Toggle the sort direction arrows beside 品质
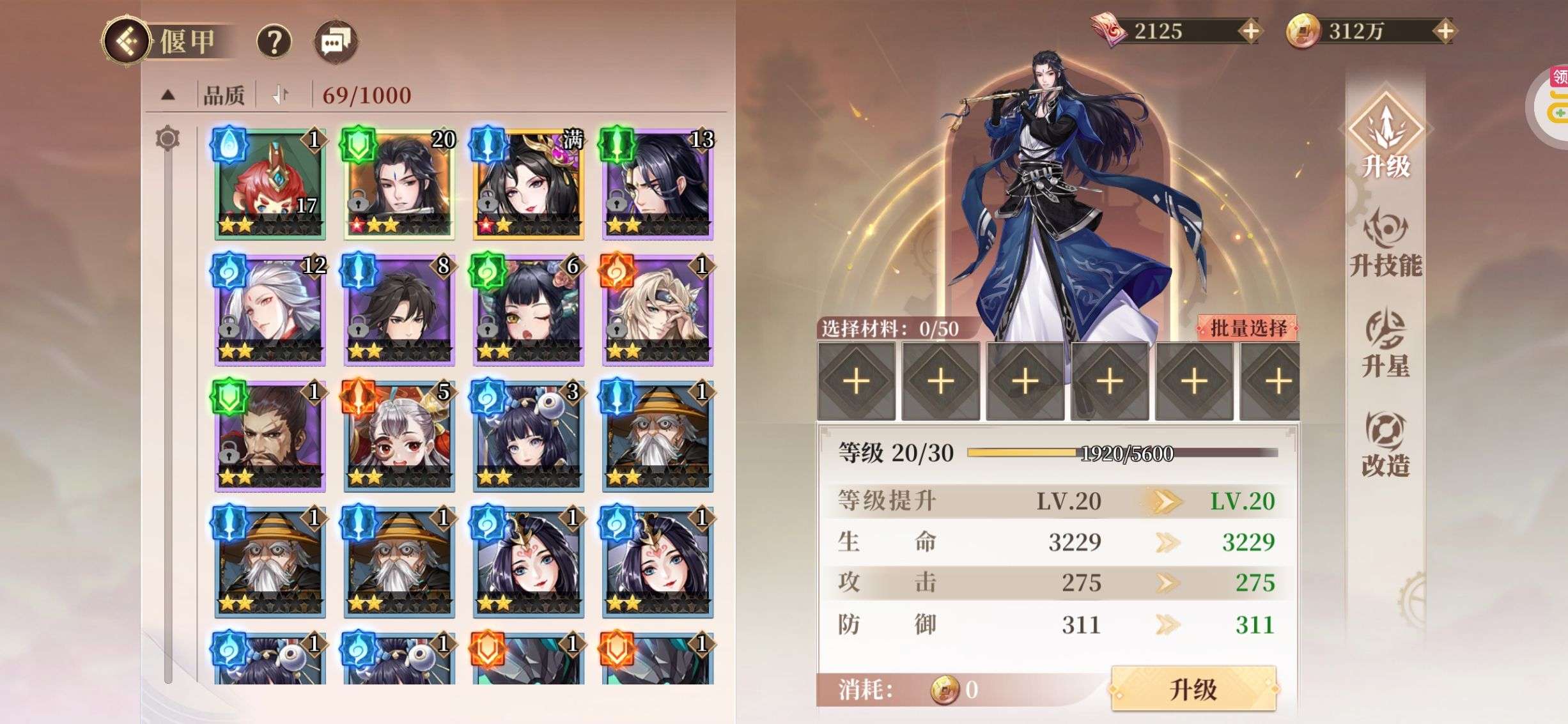The image size is (1568, 724). tap(278, 94)
